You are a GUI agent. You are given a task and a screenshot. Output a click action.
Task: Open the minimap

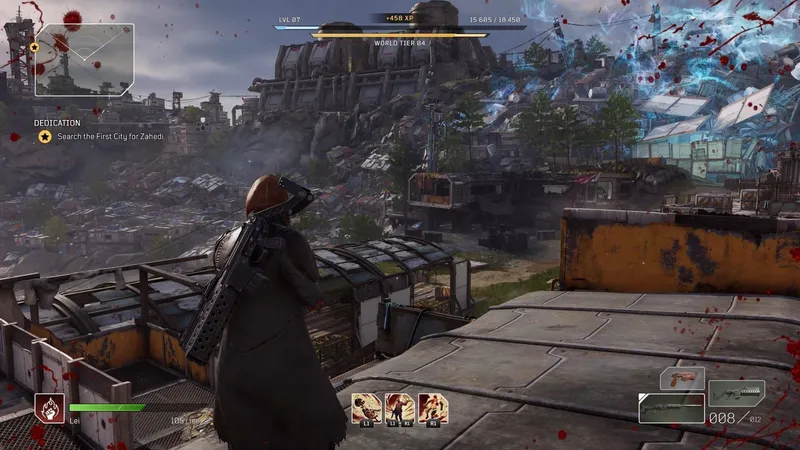(84, 60)
